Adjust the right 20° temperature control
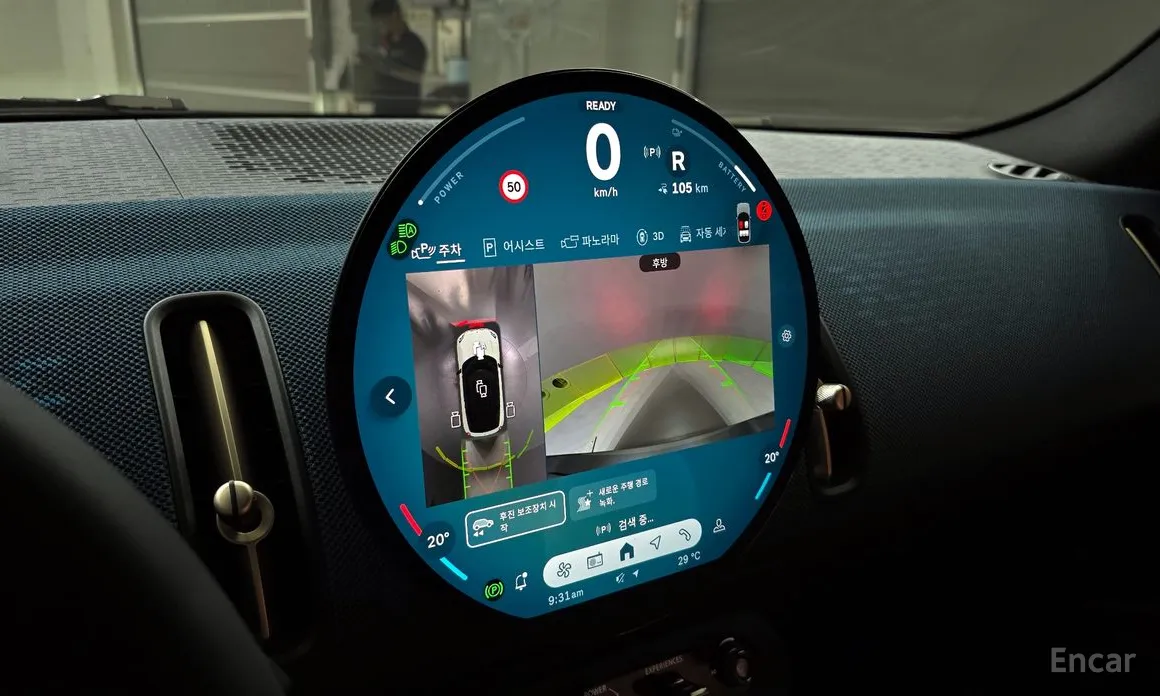The height and width of the screenshot is (696, 1160). point(771,458)
